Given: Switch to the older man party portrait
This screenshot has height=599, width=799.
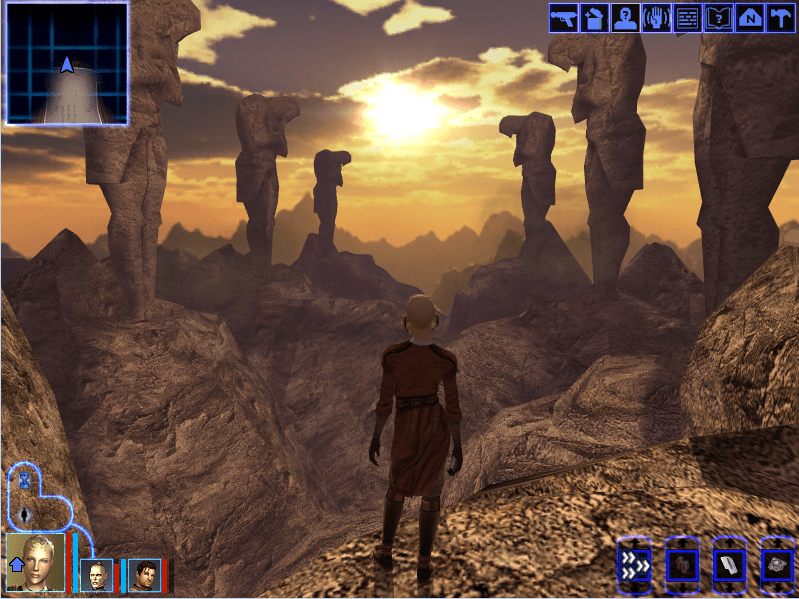Looking at the screenshot, I should click(98, 575).
